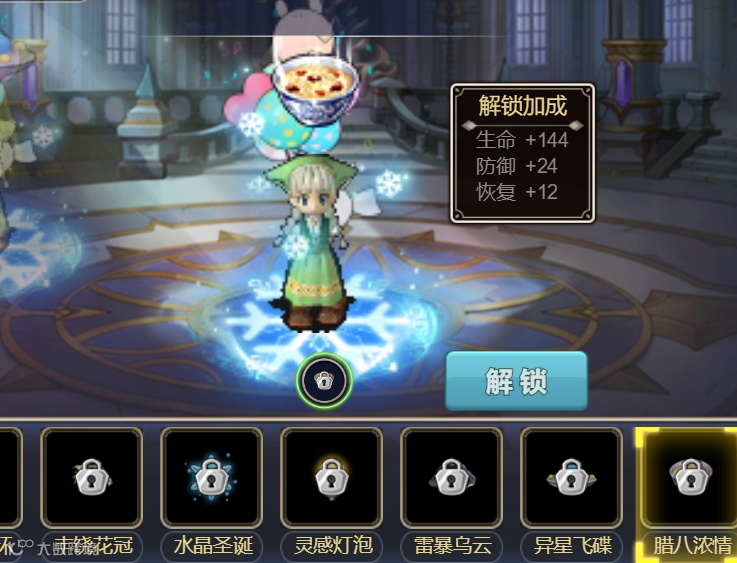Choose the 花冠 locked slot
Viewport: 737px width, 563px height.
[x=91, y=478]
